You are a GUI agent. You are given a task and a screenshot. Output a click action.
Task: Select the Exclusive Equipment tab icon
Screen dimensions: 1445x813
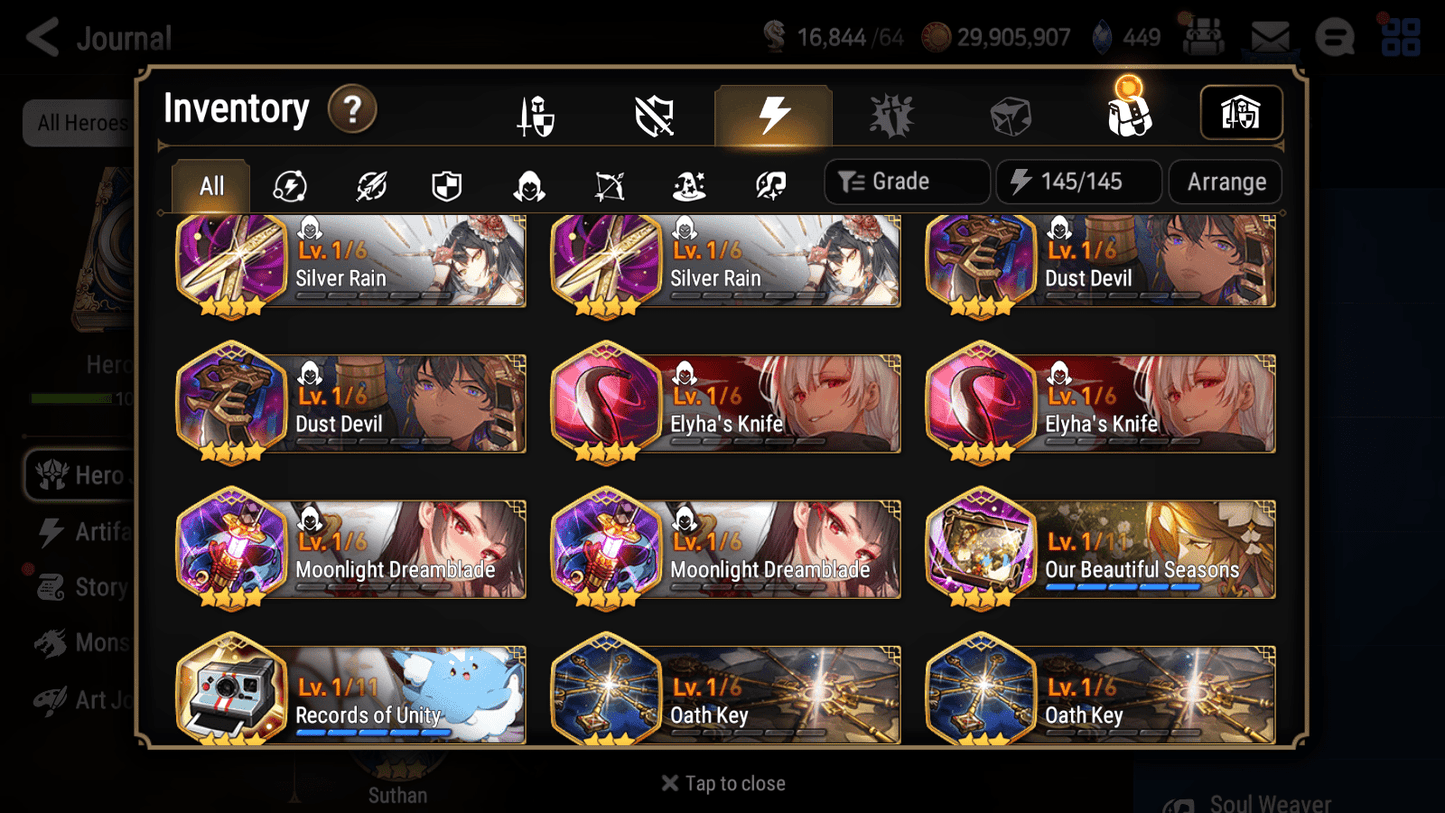(654, 115)
